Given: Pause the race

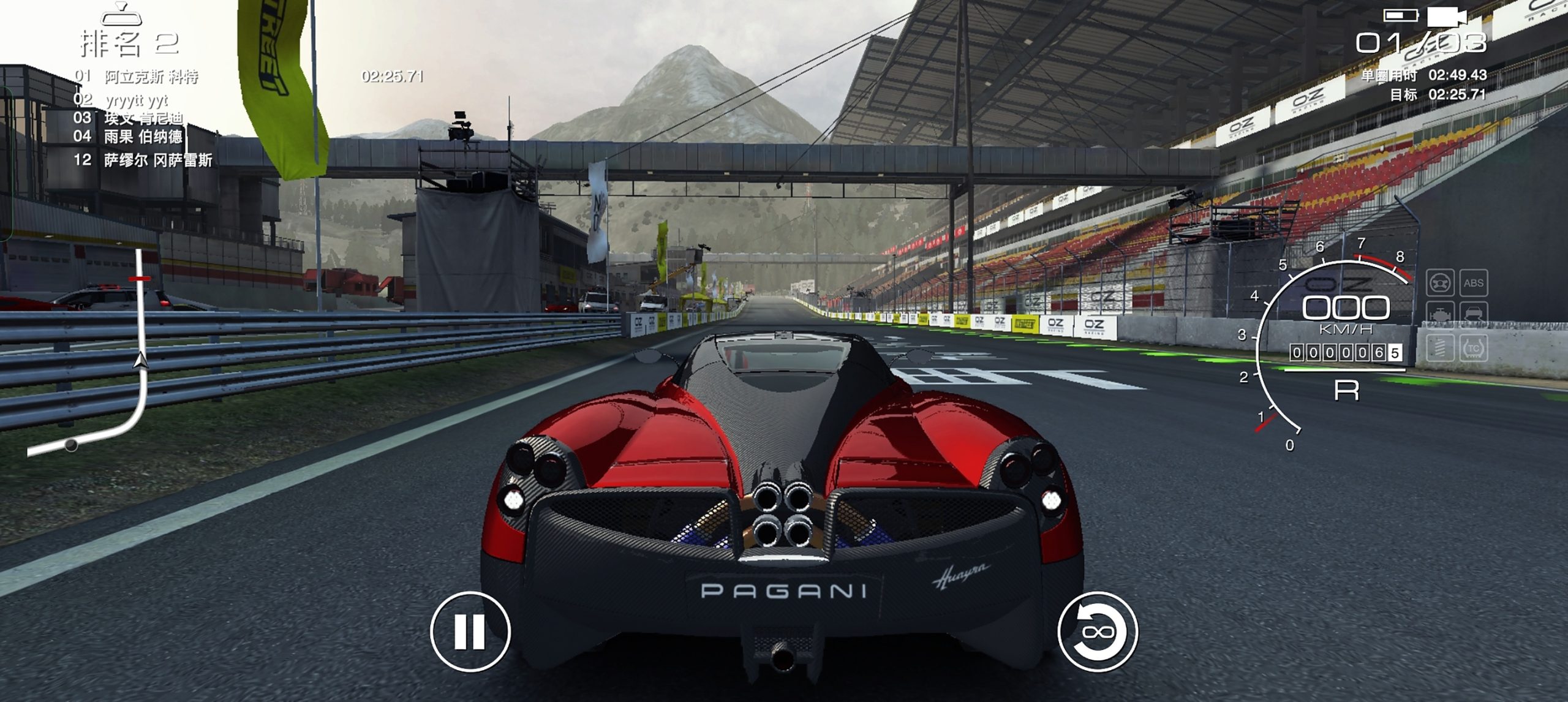Looking at the screenshot, I should [470, 632].
